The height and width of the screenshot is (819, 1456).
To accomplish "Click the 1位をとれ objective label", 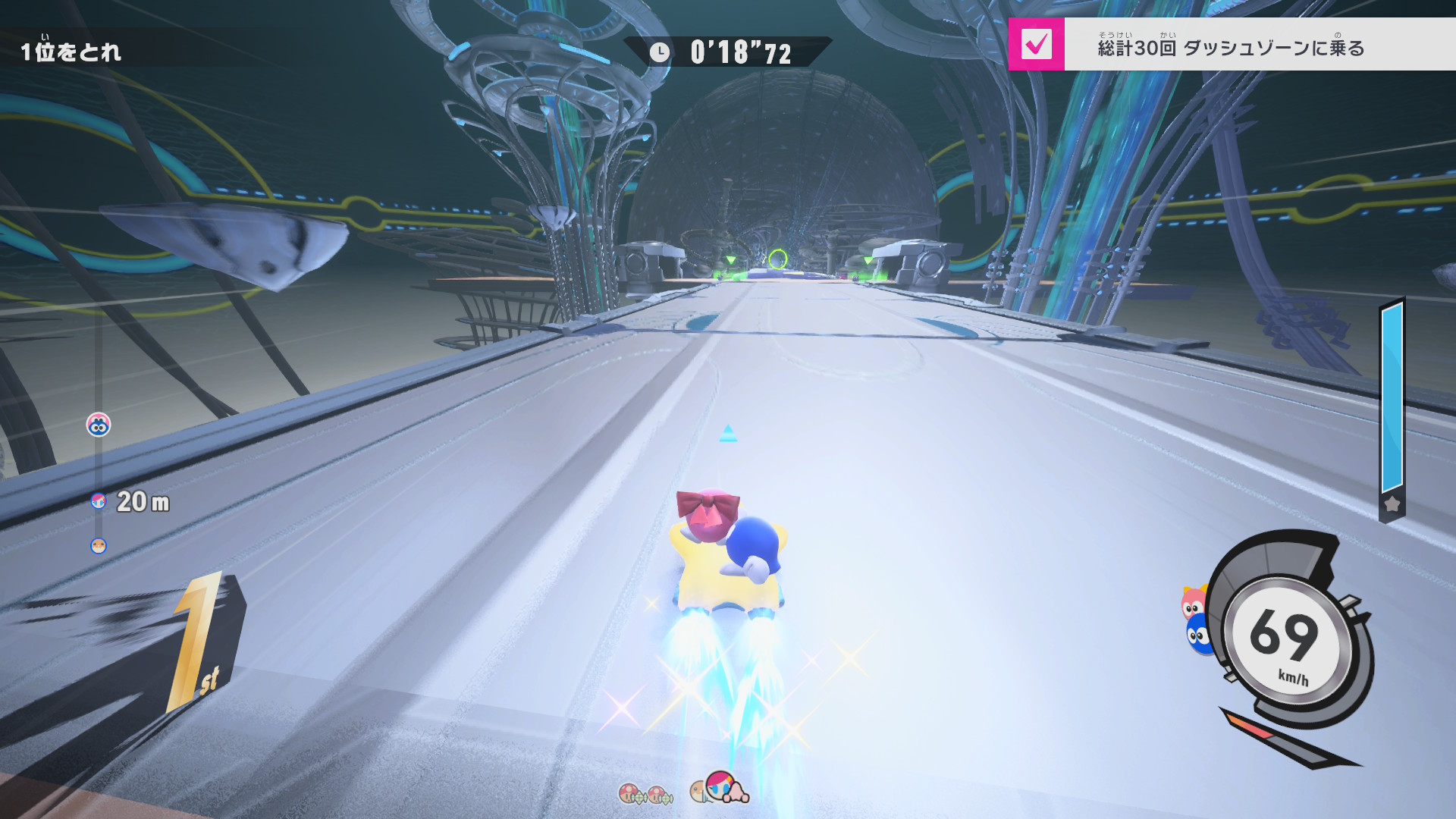I will tap(71, 52).
